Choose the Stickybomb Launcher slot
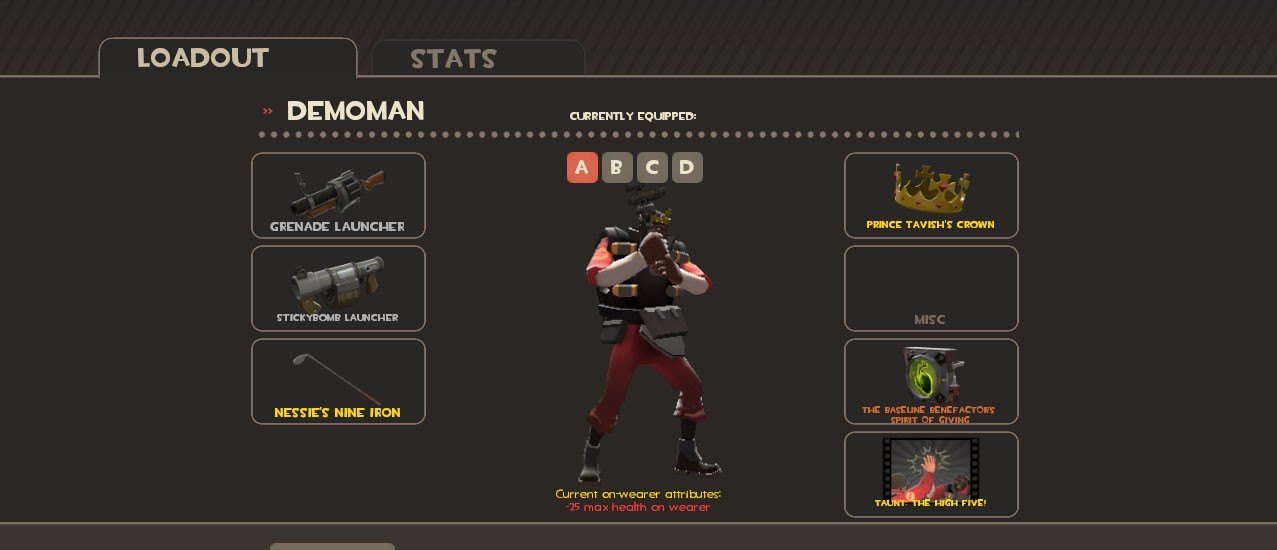 (x=338, y=288)
